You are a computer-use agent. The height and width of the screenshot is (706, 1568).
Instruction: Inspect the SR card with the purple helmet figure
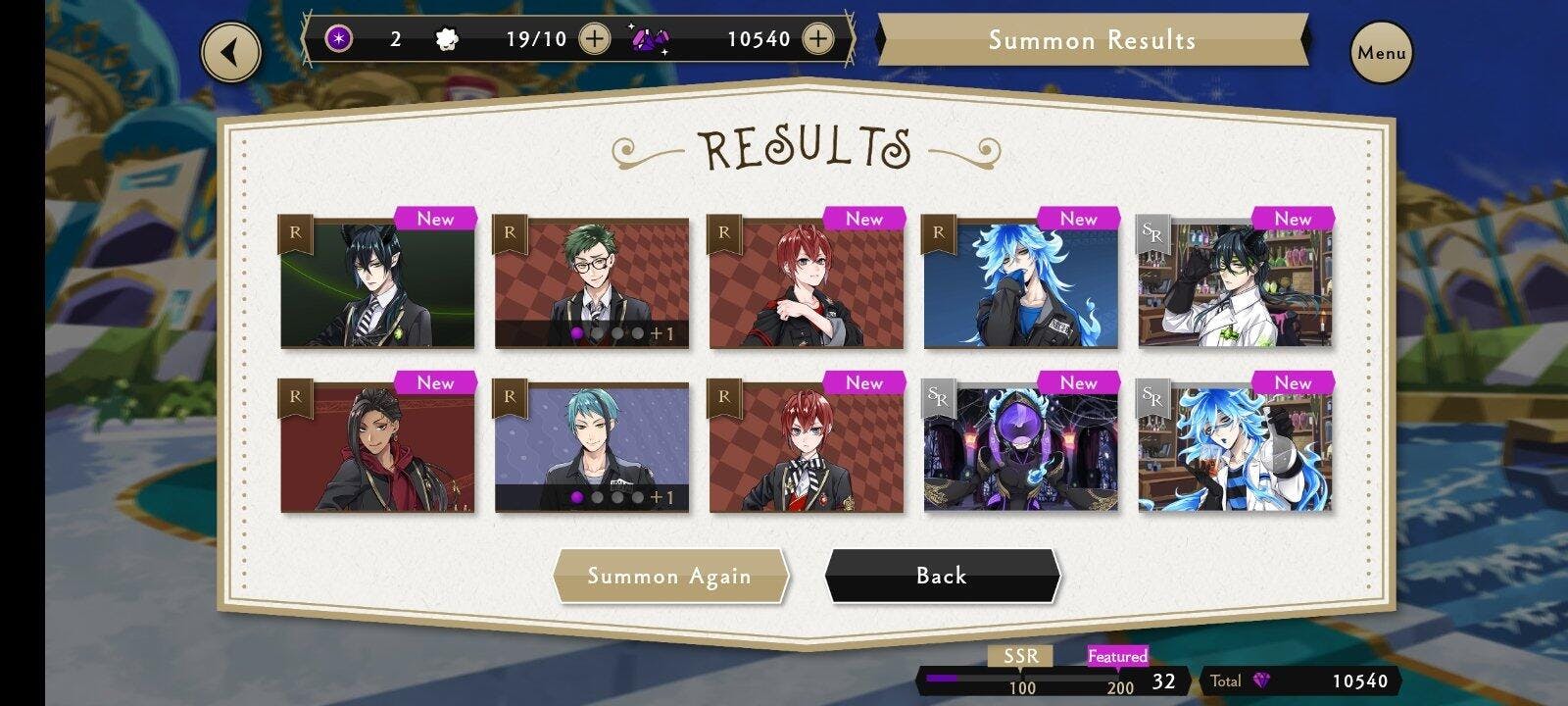coord(1020,448)
